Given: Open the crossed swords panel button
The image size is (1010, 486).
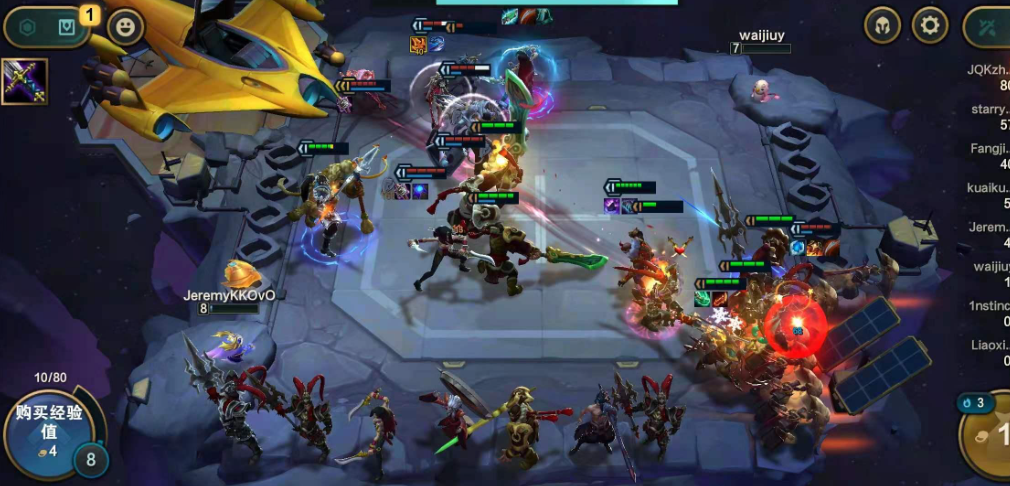Looking at the screenshot, I should coord(988,27).
